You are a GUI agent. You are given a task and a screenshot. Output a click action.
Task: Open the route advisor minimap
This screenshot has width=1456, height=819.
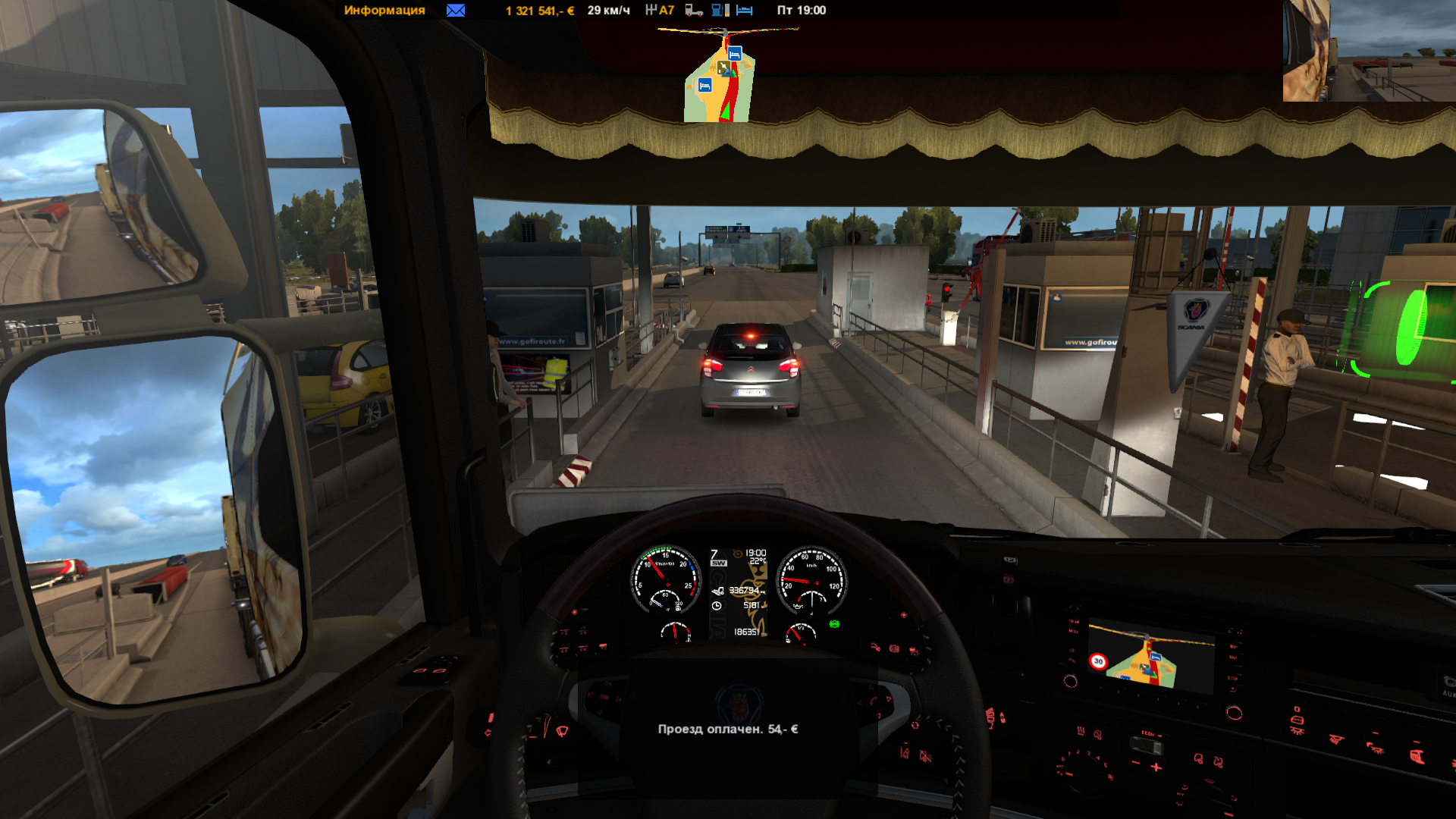(720, 76)
